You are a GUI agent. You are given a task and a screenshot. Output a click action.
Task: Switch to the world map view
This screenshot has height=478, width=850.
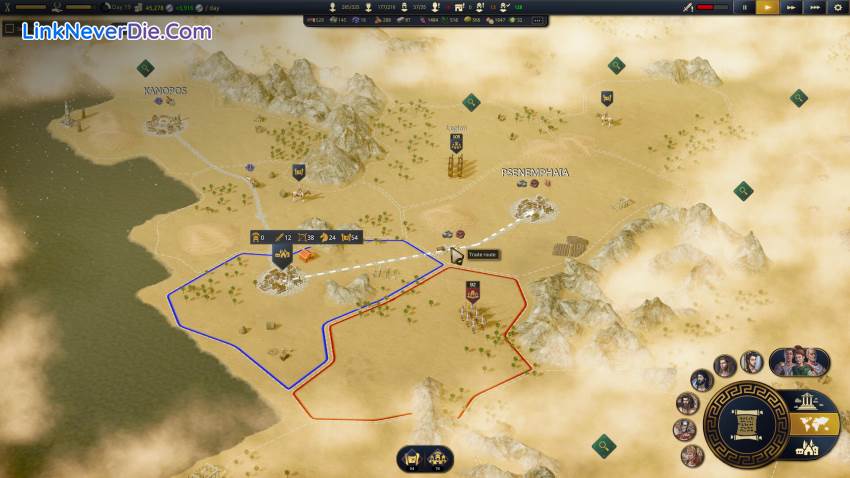[807, 424]
